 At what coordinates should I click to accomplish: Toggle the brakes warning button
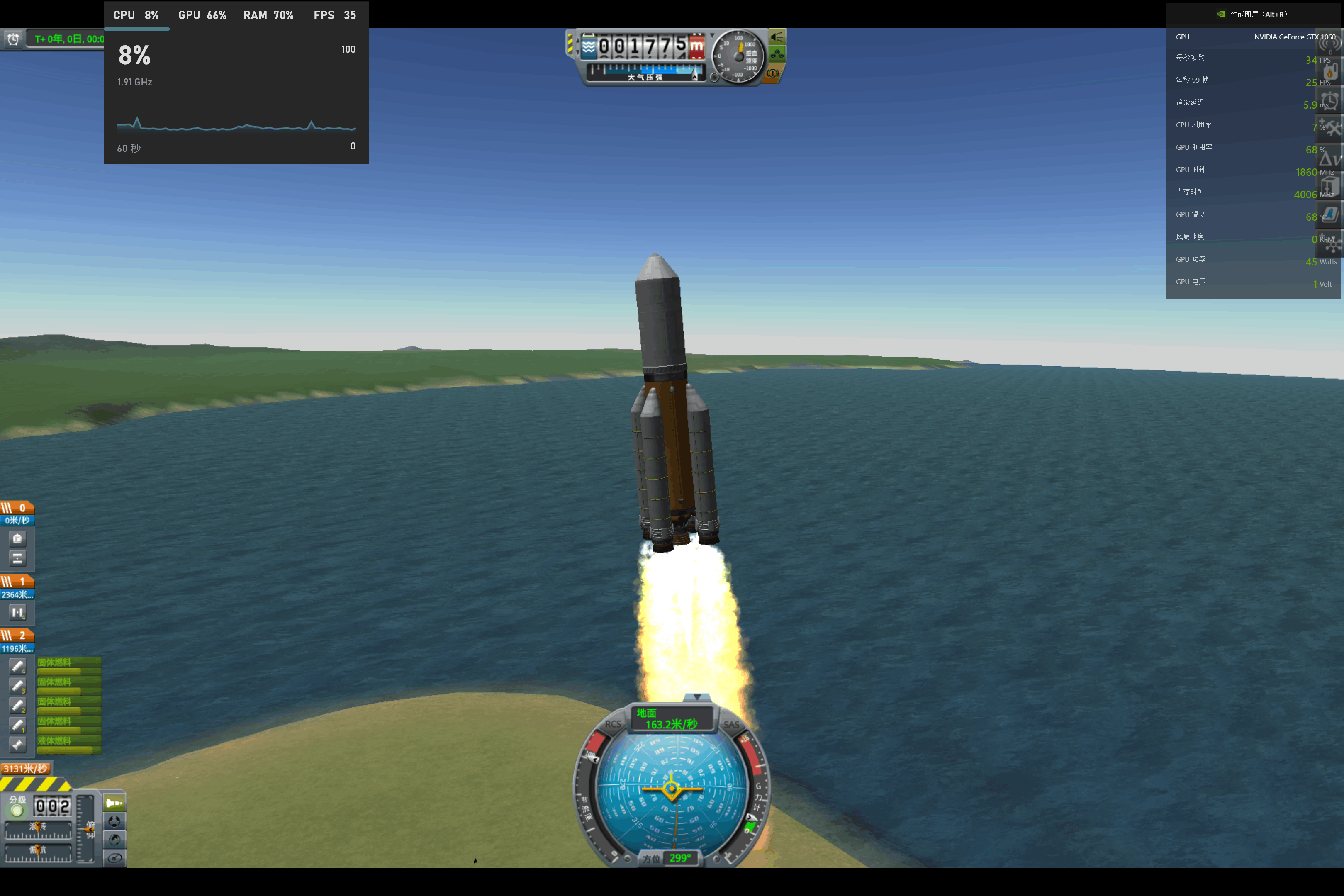[772, 73]
